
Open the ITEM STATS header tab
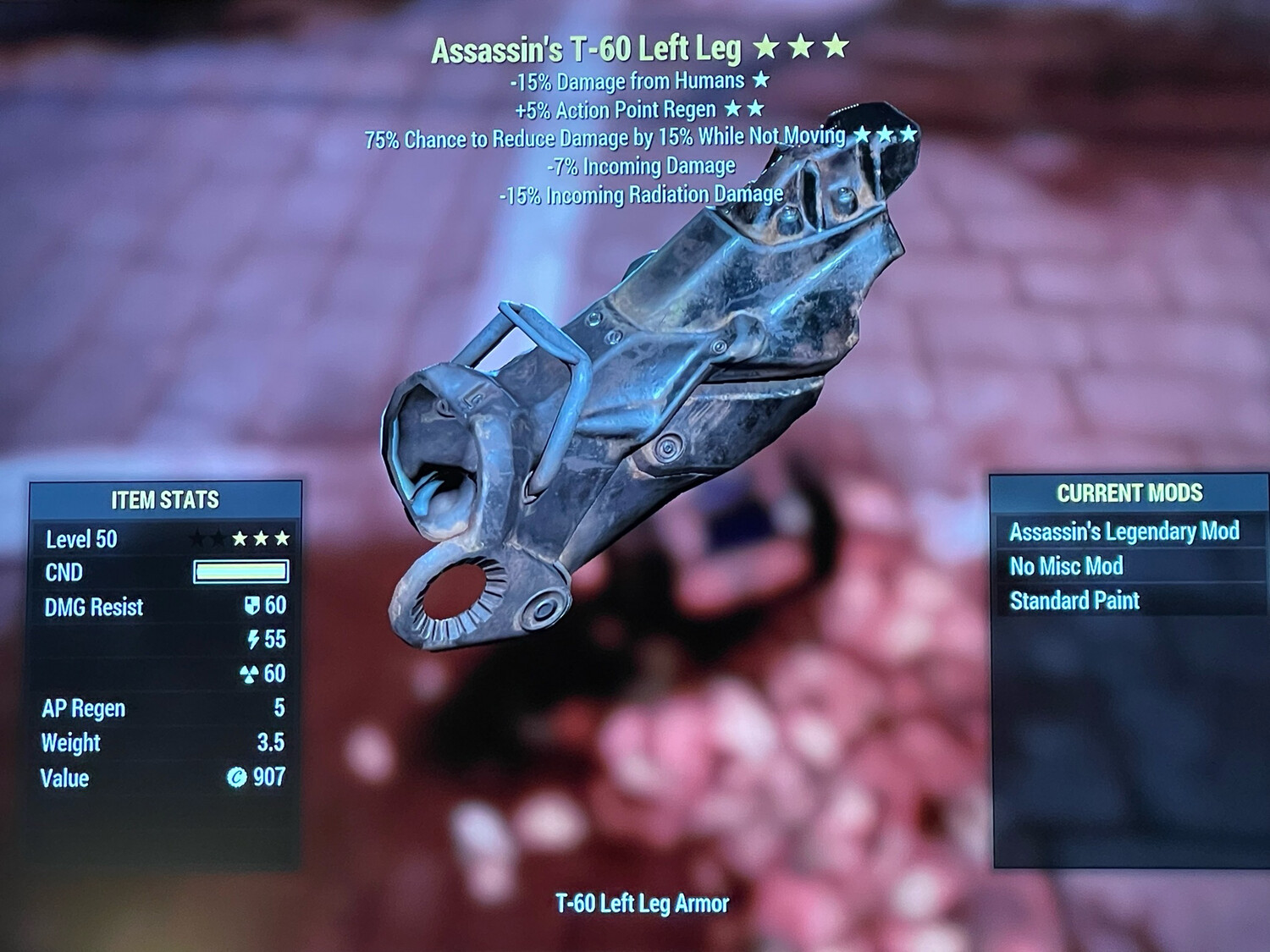(165, 500)
